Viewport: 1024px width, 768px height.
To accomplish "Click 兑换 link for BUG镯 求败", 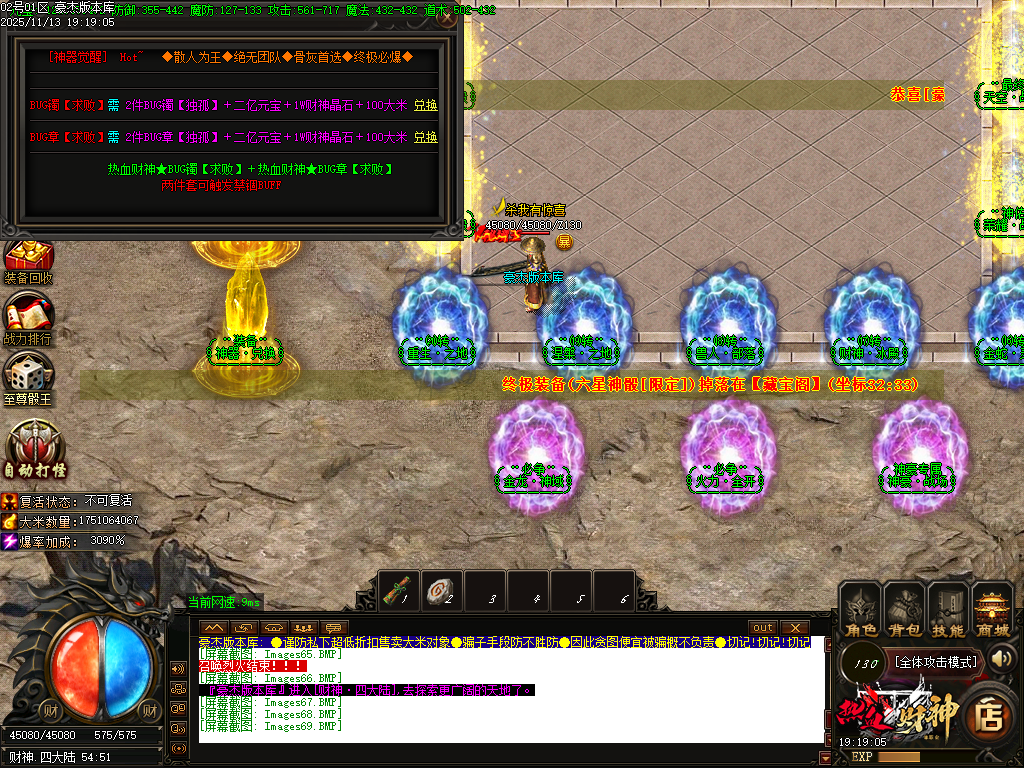I will click(x=426, y=105).
